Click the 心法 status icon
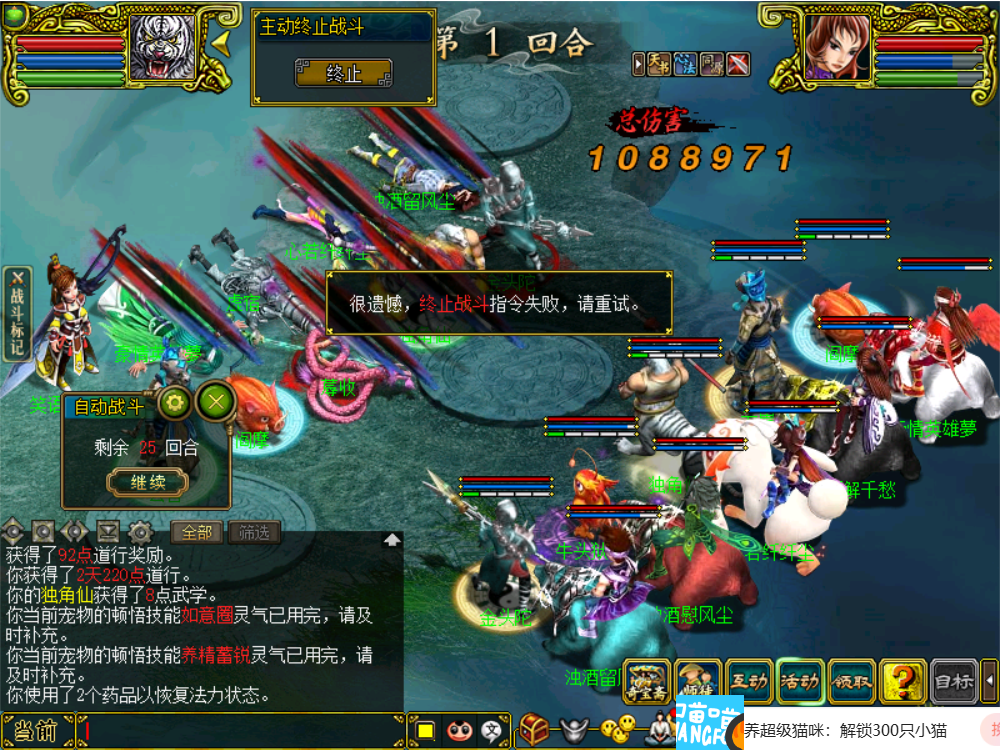1000x750 pixels. tap(685, 64)
